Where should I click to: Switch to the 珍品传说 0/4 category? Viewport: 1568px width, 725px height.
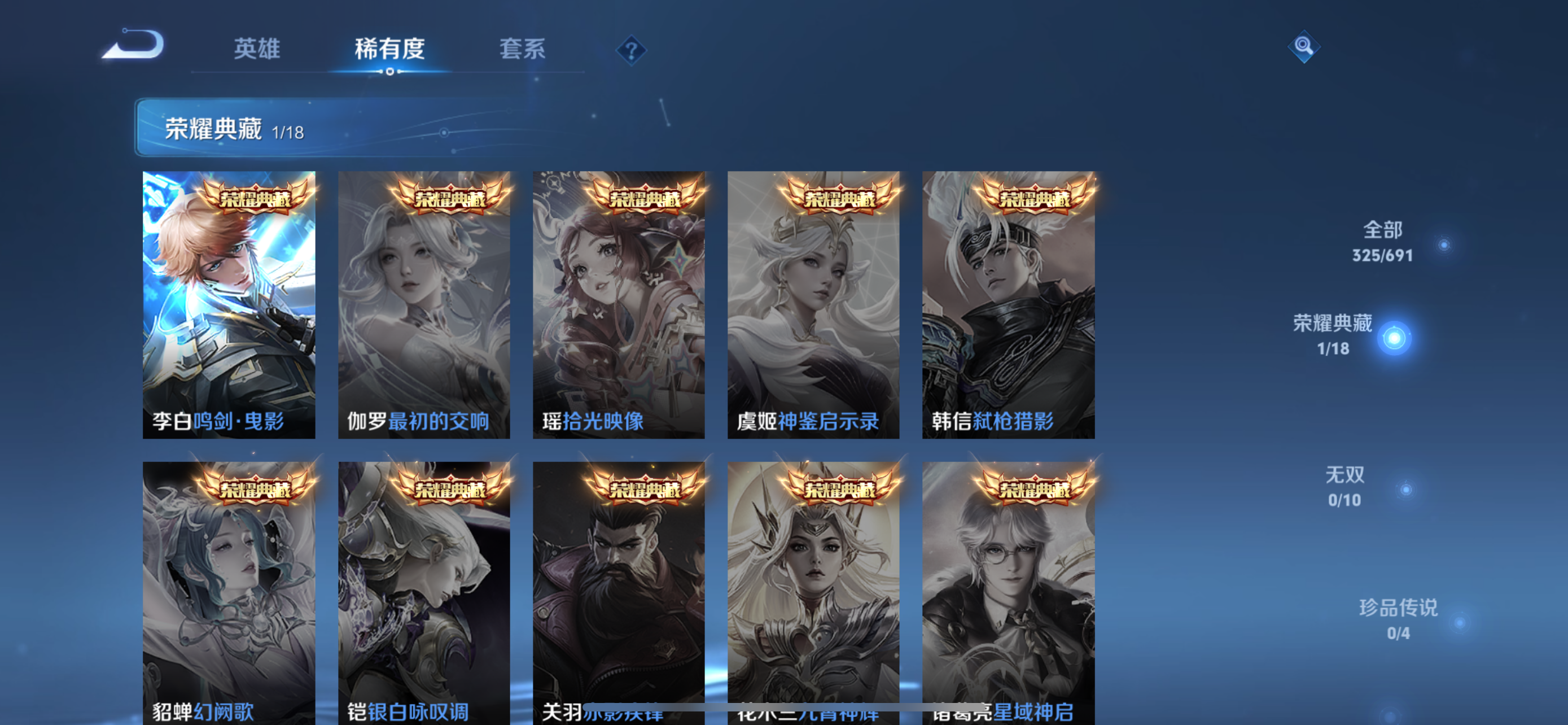point(1398,619)
